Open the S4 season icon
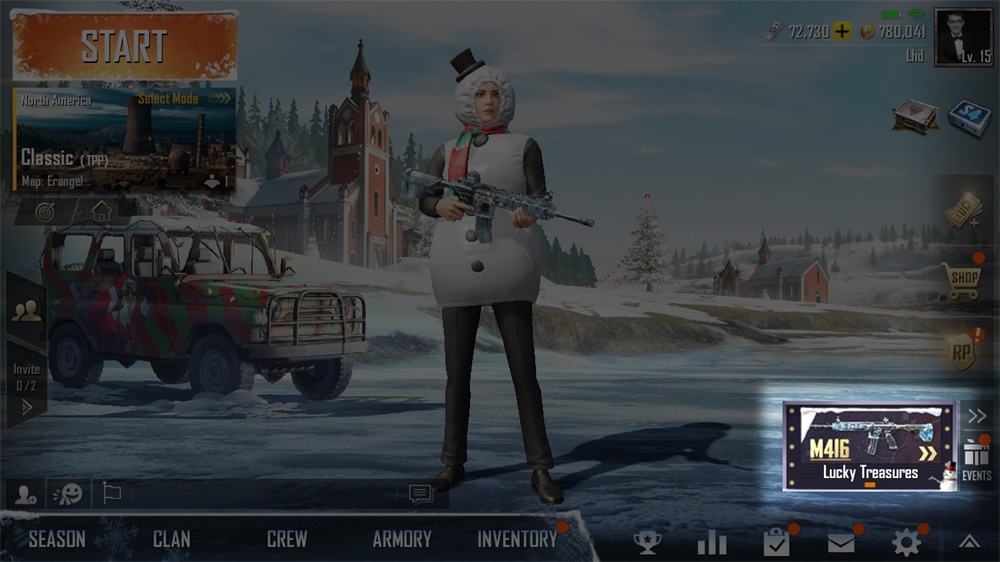Image resolution: width=1000 pixels, height=562 pixels. pyautogui.click(x=969, y=116)
